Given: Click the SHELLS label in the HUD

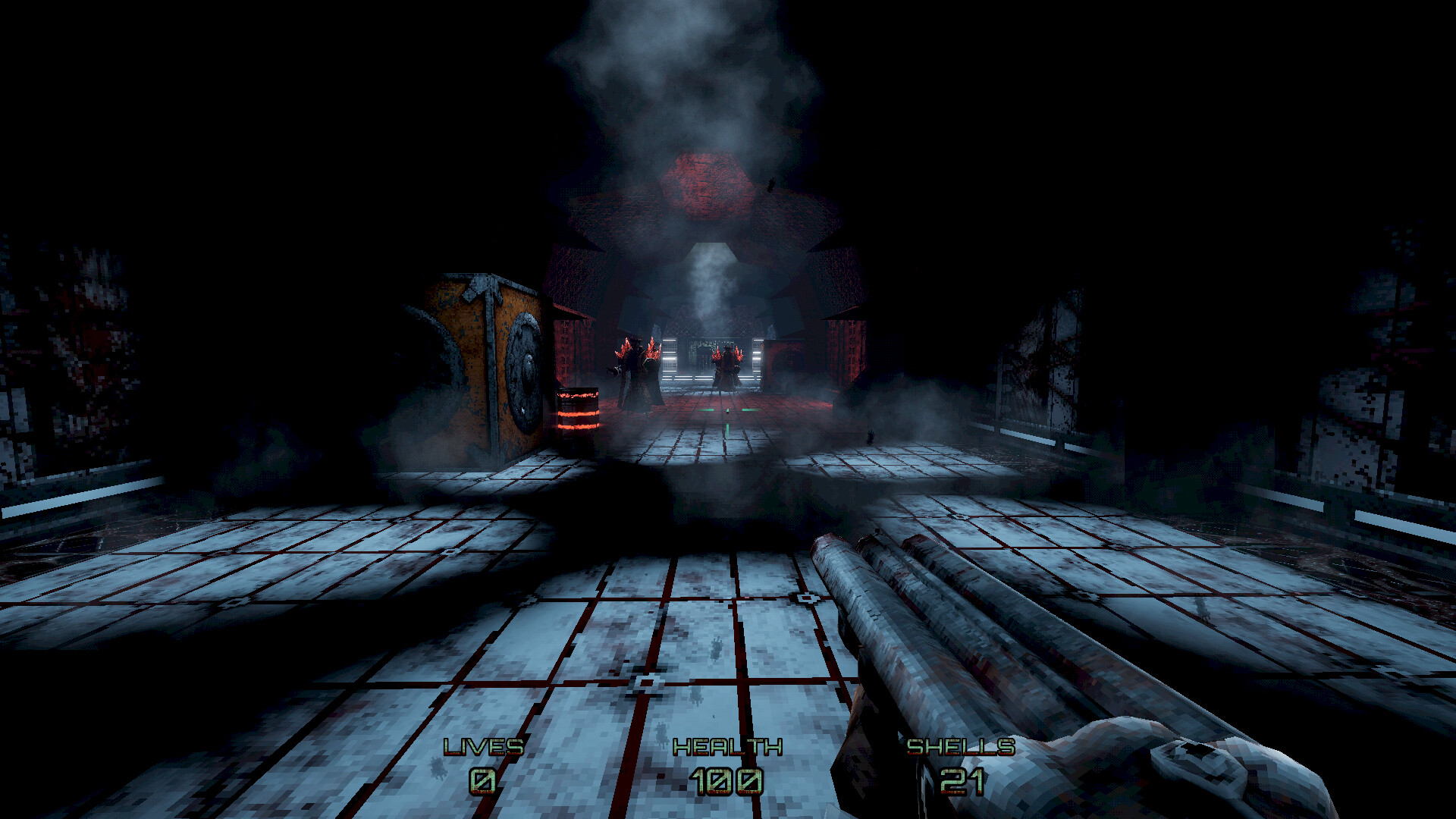Looking at the screenshot, I should (962, 747).
